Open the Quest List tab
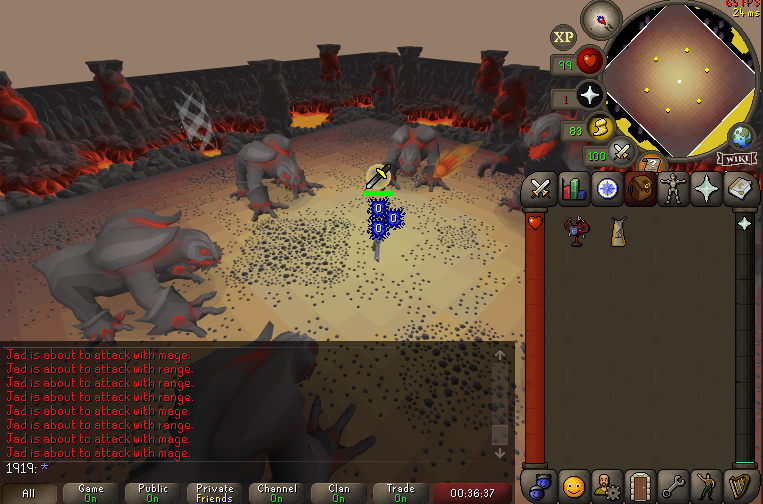 pos(607,188)
